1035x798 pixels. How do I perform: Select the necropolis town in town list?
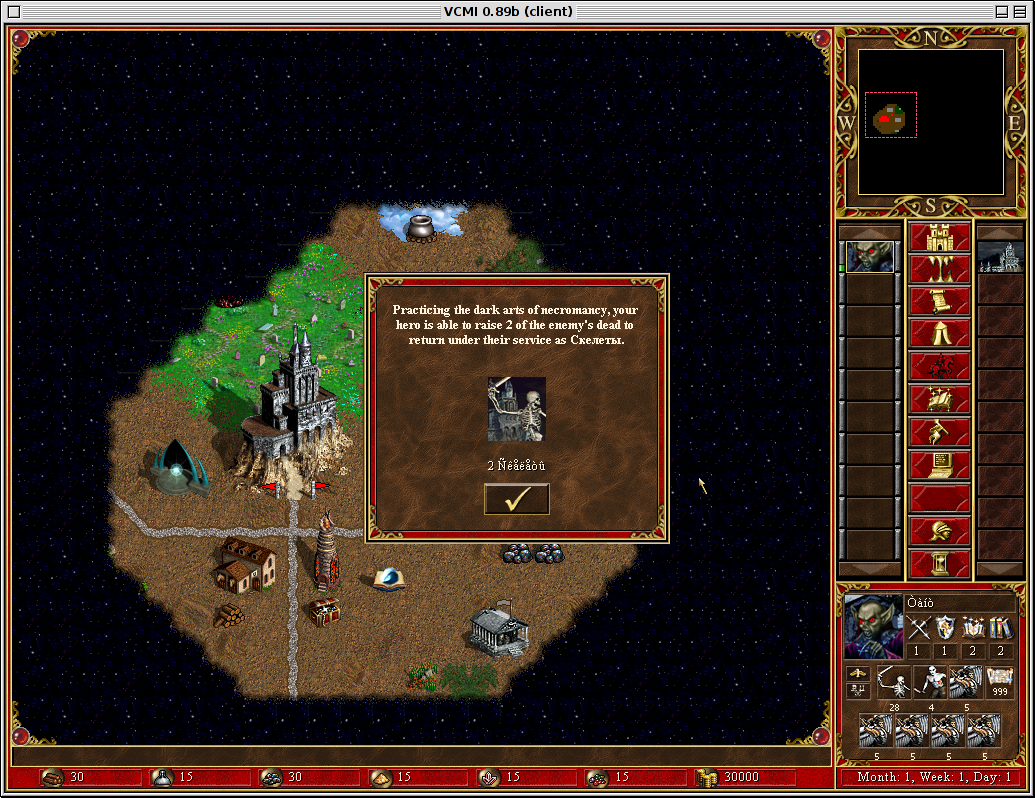click(997, 256)
